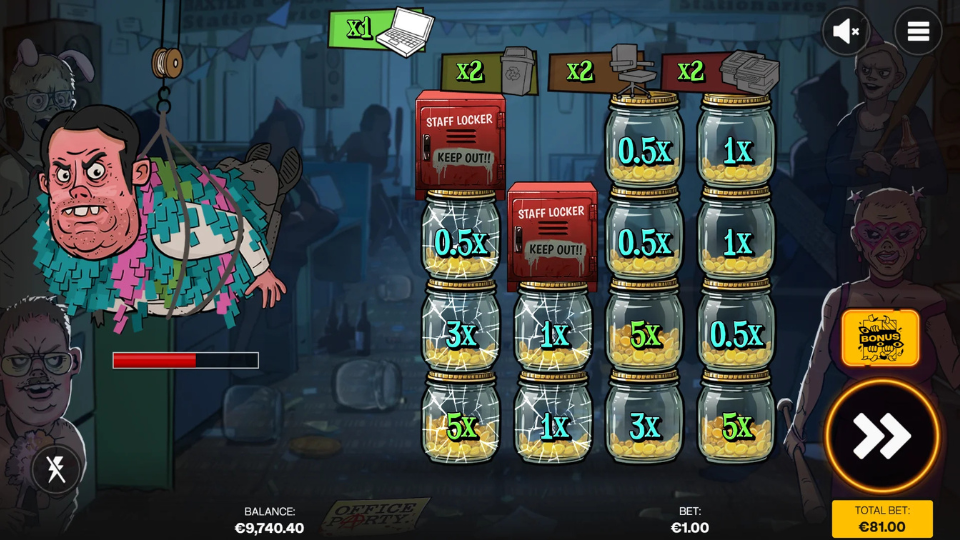Change the Total Bet amount
960x540 pixels.
pyautogui.click(x=881, y=519)
